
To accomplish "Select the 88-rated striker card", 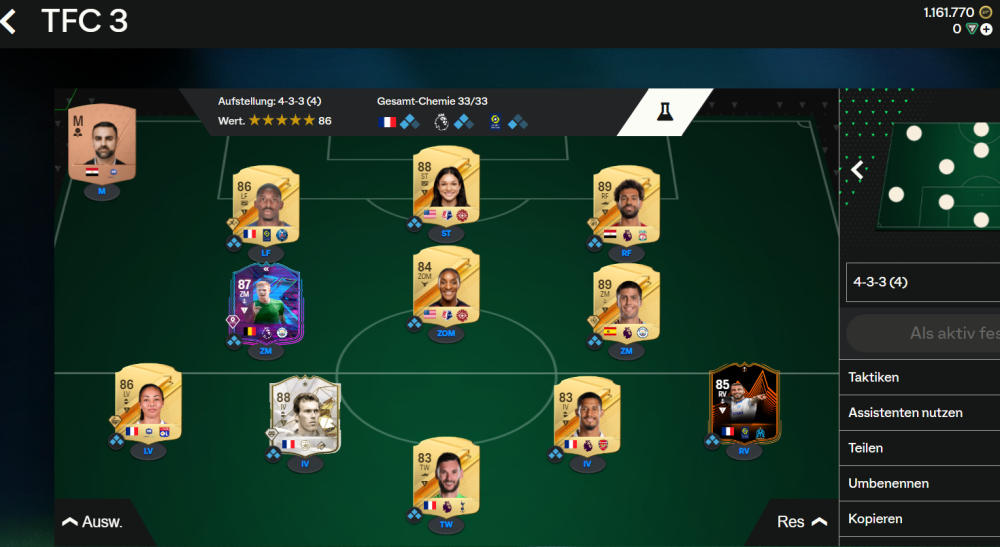I will click(x=446, y=187).
